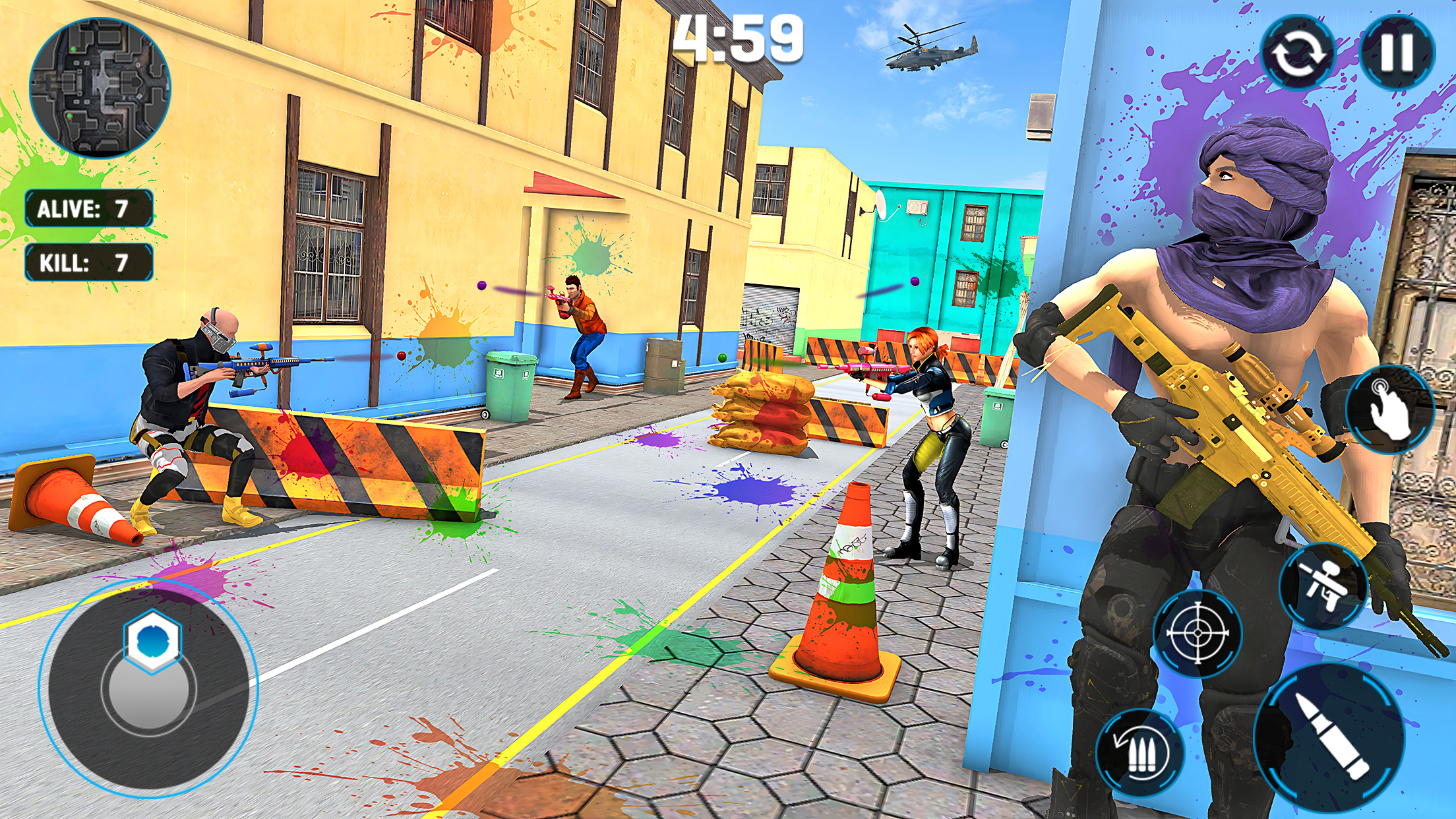Activate the hand tap interaction button
Image resolution: width=1456 pixels, height=819 pixels.
click(1389, 409)
